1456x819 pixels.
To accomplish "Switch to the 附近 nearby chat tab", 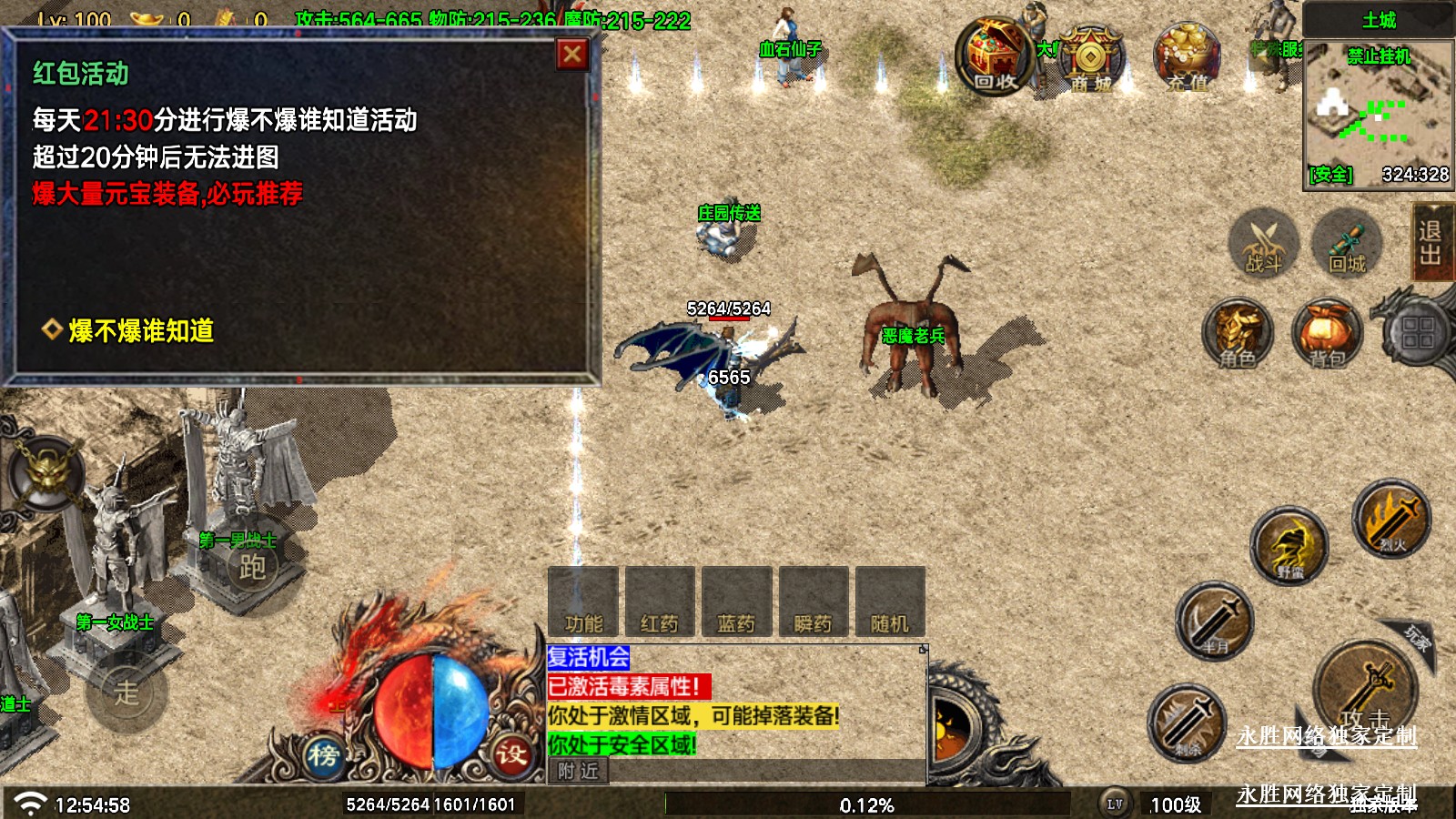I will coord(579,771).
